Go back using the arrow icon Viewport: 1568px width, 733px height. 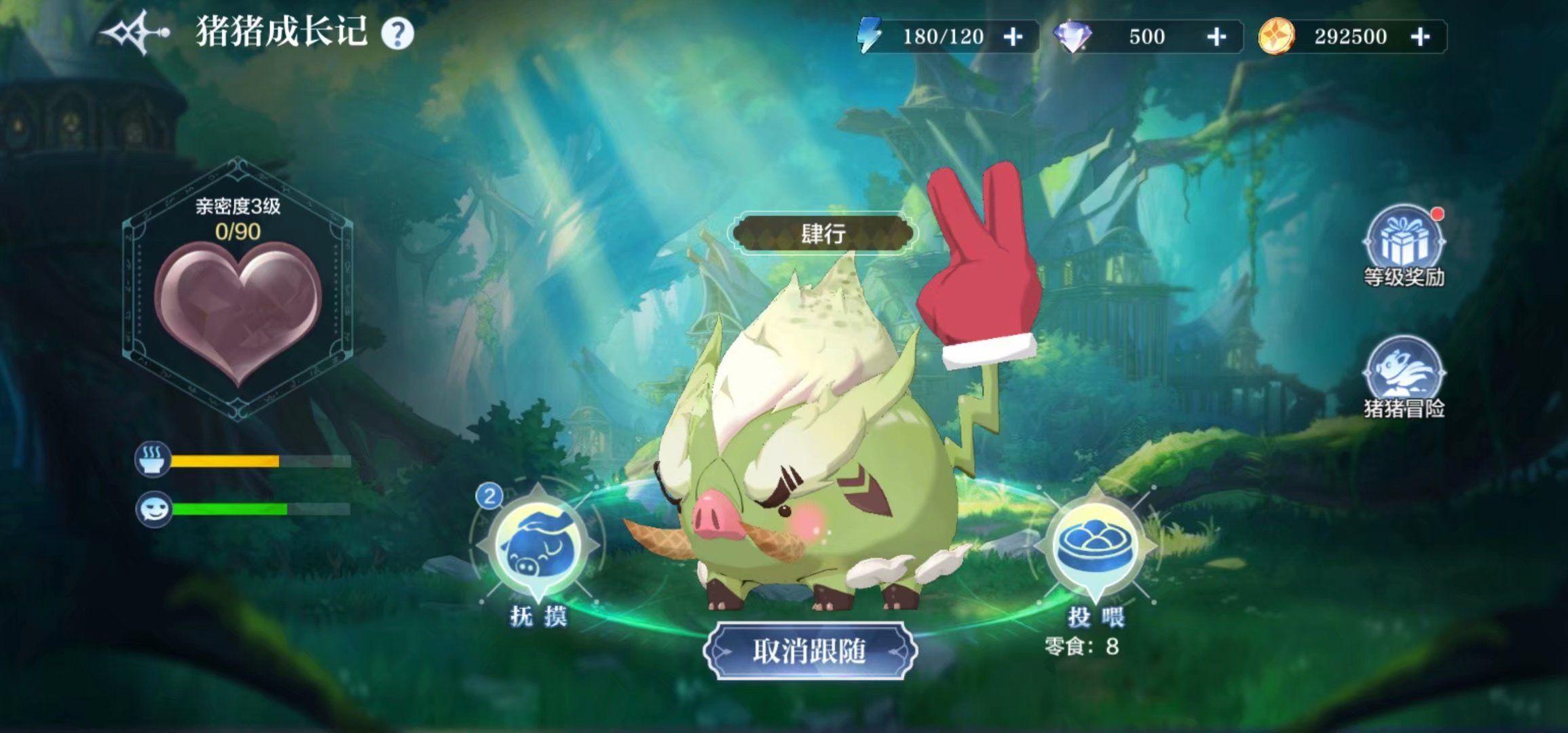point(134,33)
